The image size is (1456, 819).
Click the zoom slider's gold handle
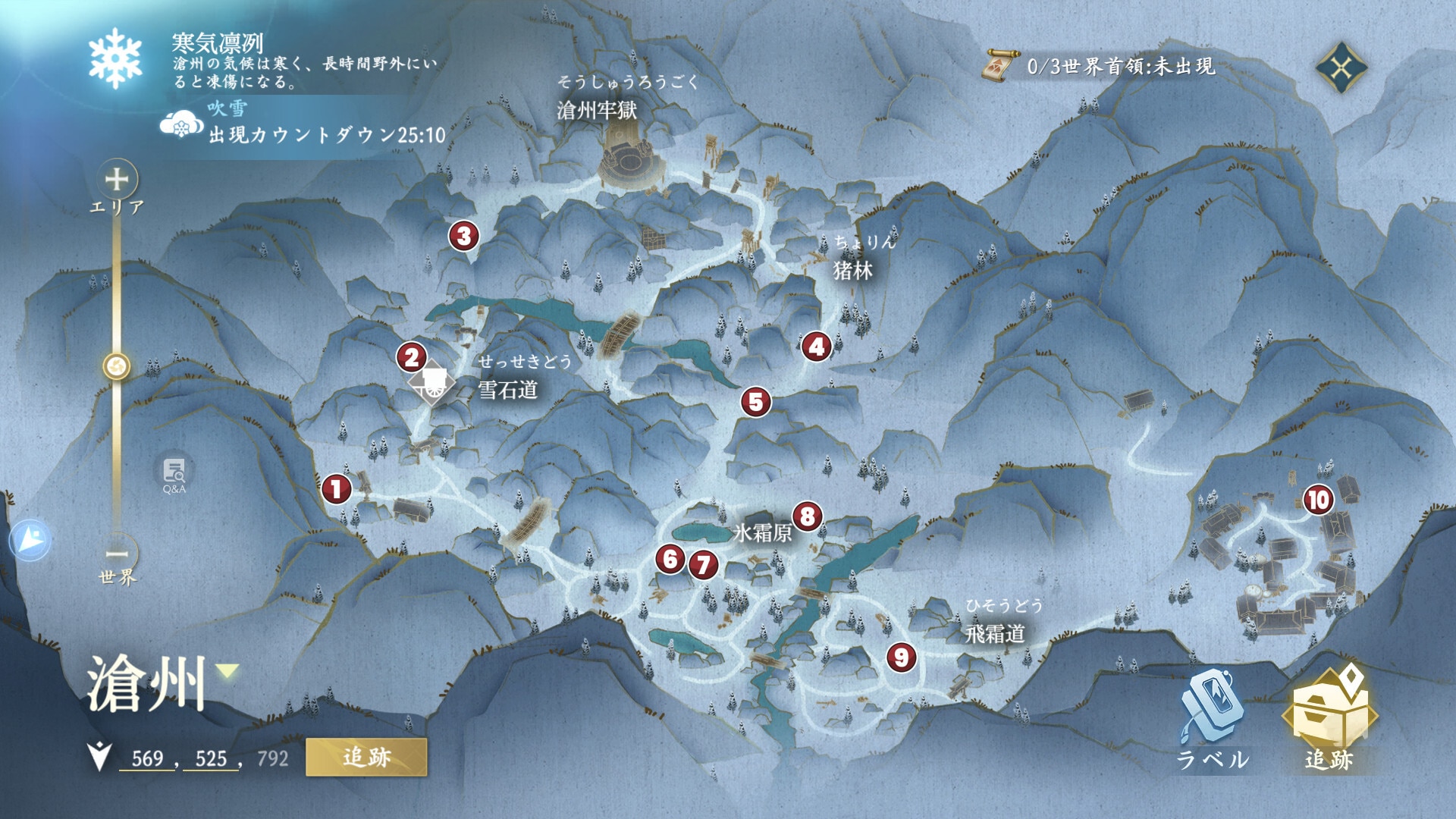(117, 367)
